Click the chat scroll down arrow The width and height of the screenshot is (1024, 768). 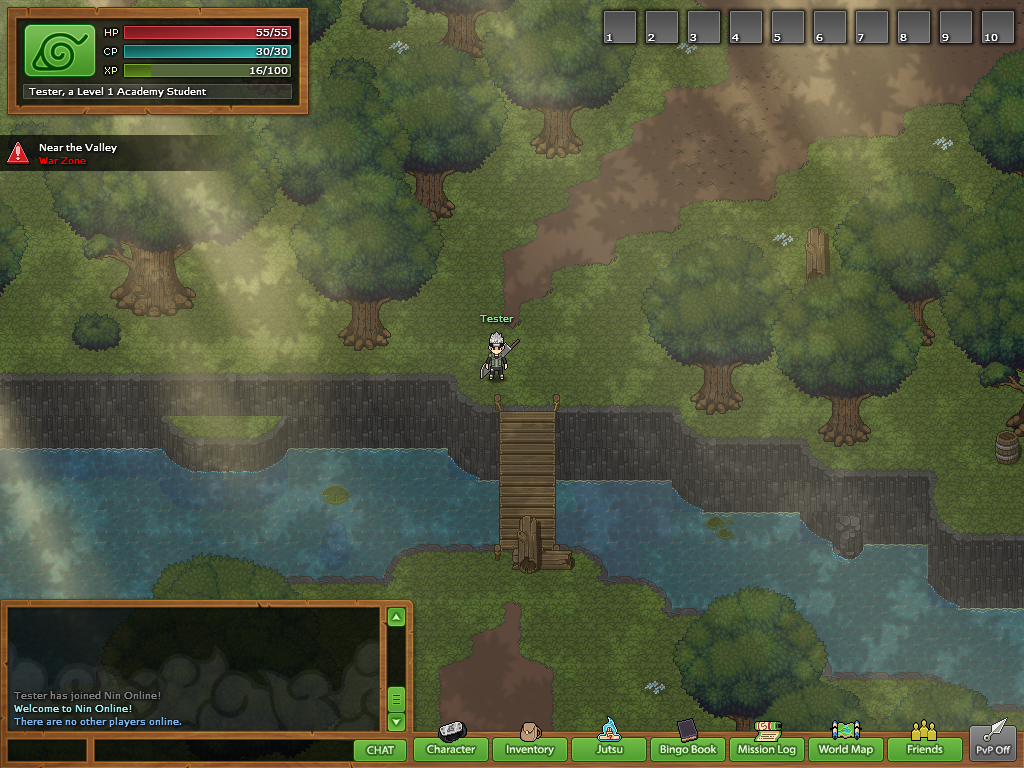pos(396,721)
